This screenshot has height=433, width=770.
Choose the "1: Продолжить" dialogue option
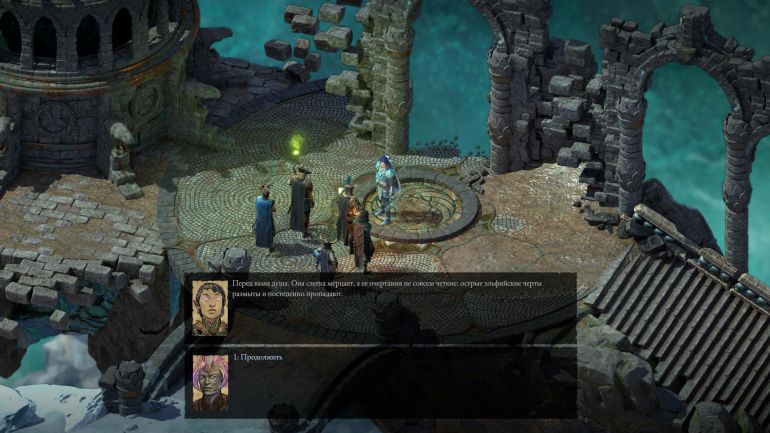click(257, 357)
